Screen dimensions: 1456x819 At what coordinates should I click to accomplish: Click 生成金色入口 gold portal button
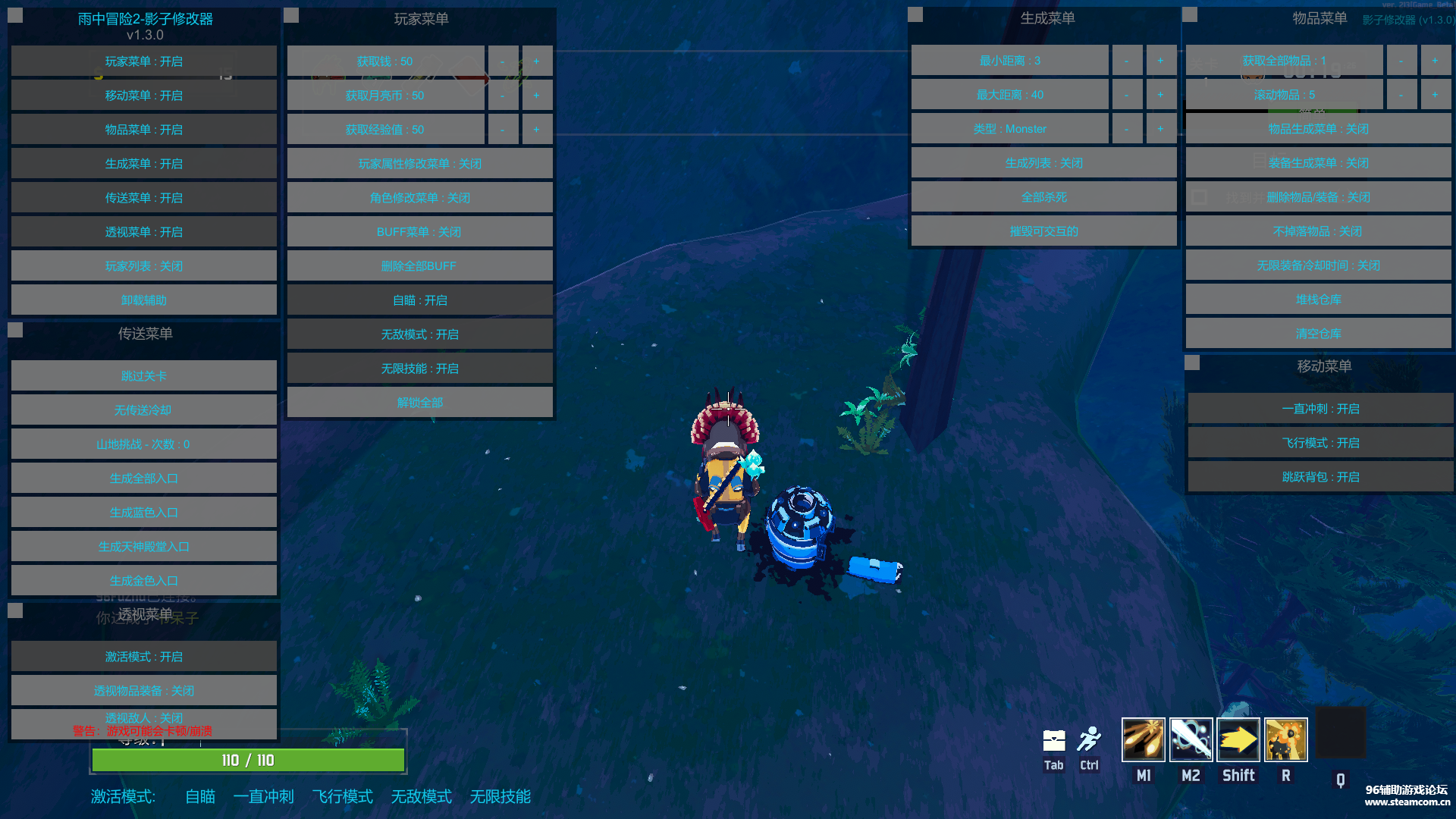[x=143, y=581]
